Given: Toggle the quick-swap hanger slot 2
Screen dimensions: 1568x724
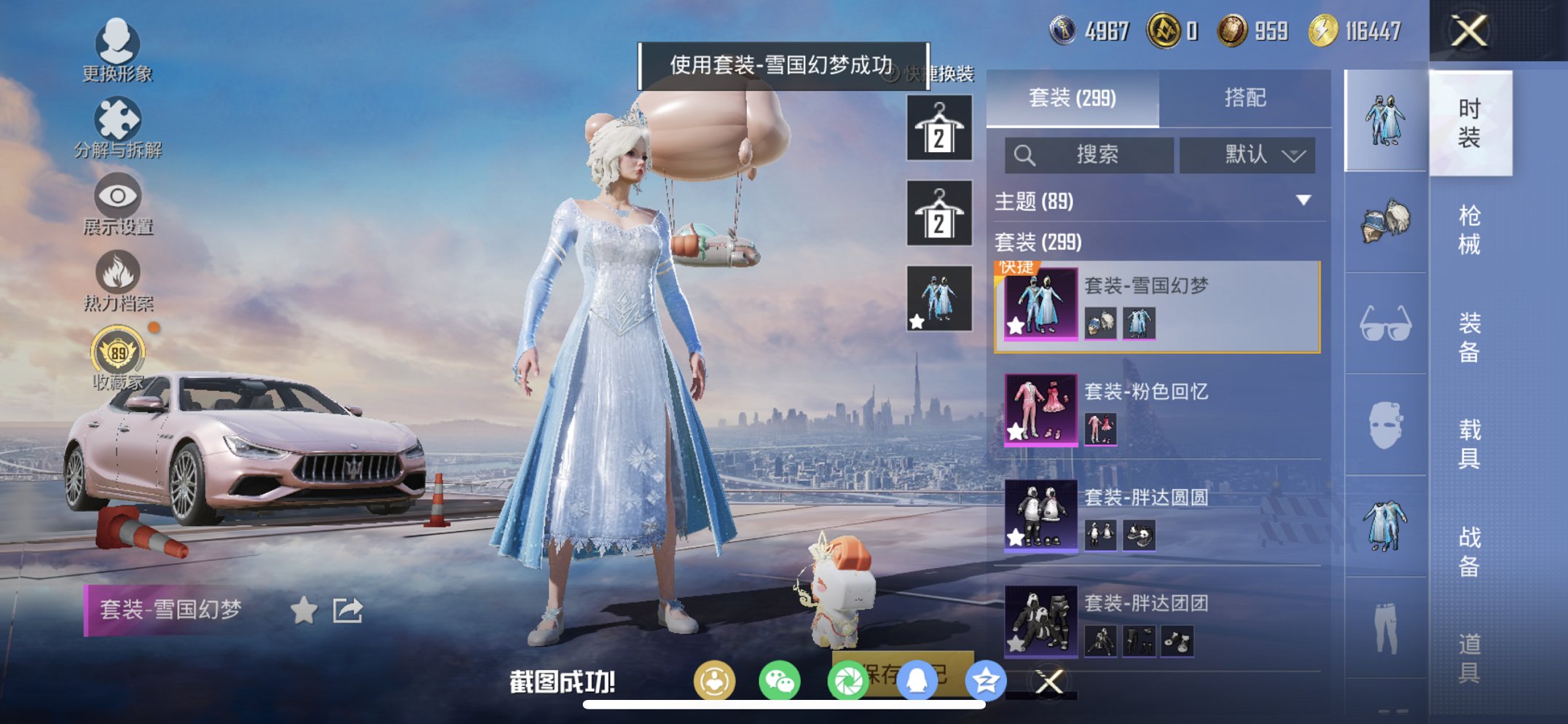Looking at the screenshot, I should coord(938,214).
